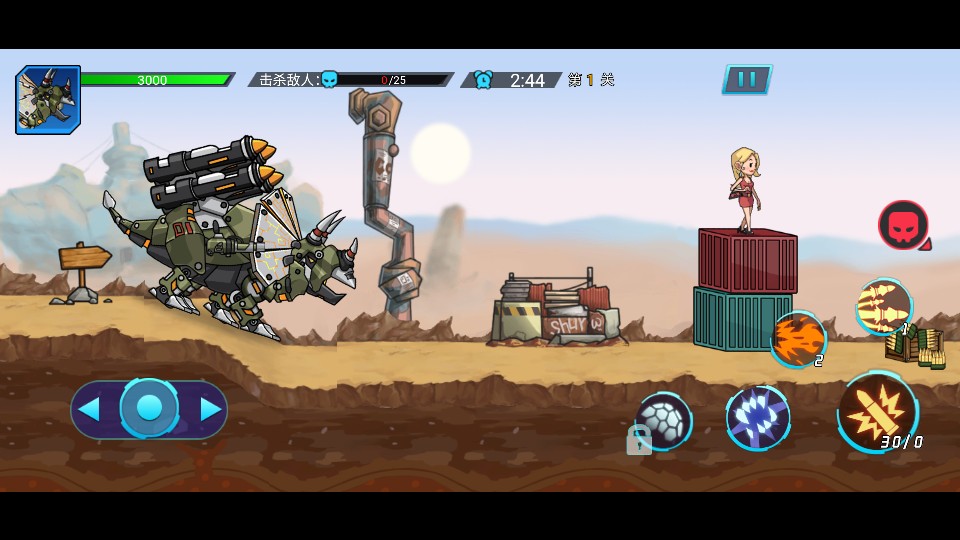Pause the game with the pause button

[x=746, y=79]
